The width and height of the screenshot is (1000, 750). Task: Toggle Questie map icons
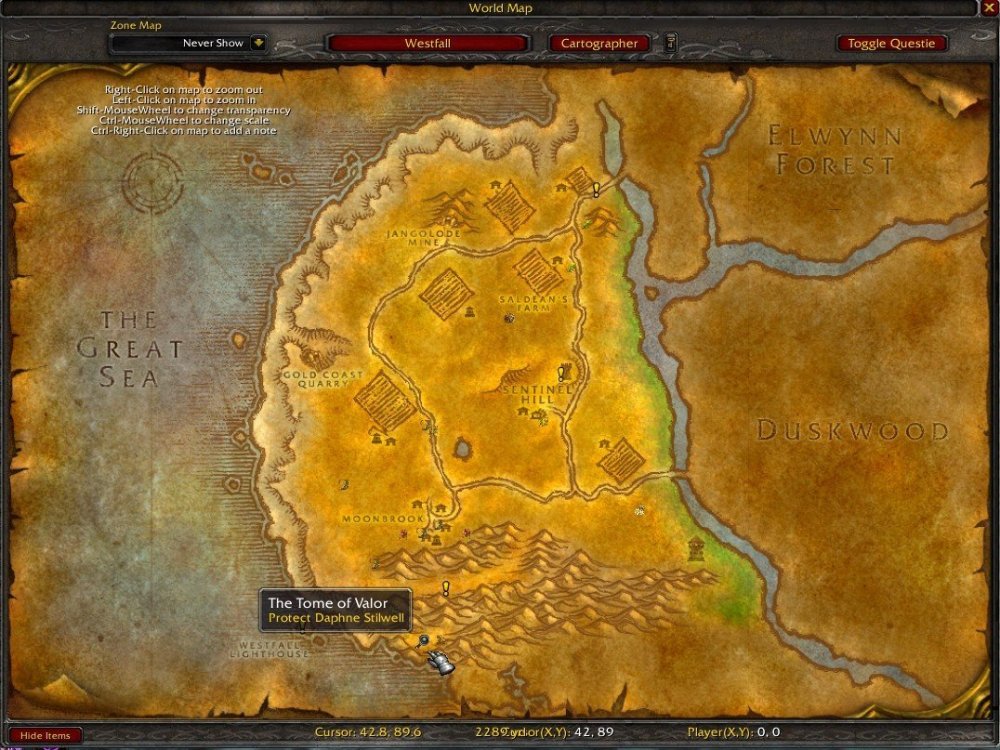[x=891, y=43]
